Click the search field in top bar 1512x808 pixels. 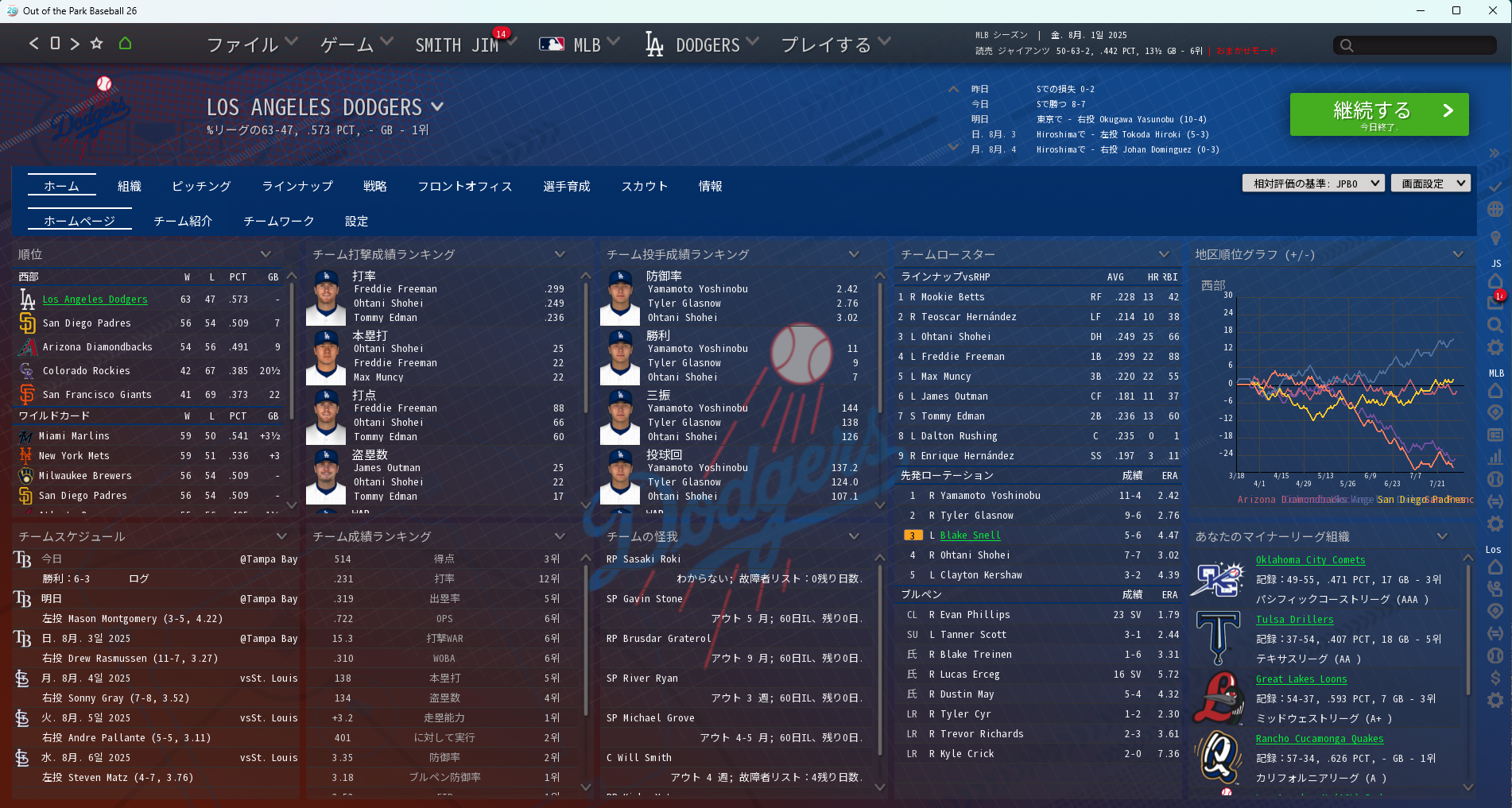pyautogui.click(x=1415, y=45)
